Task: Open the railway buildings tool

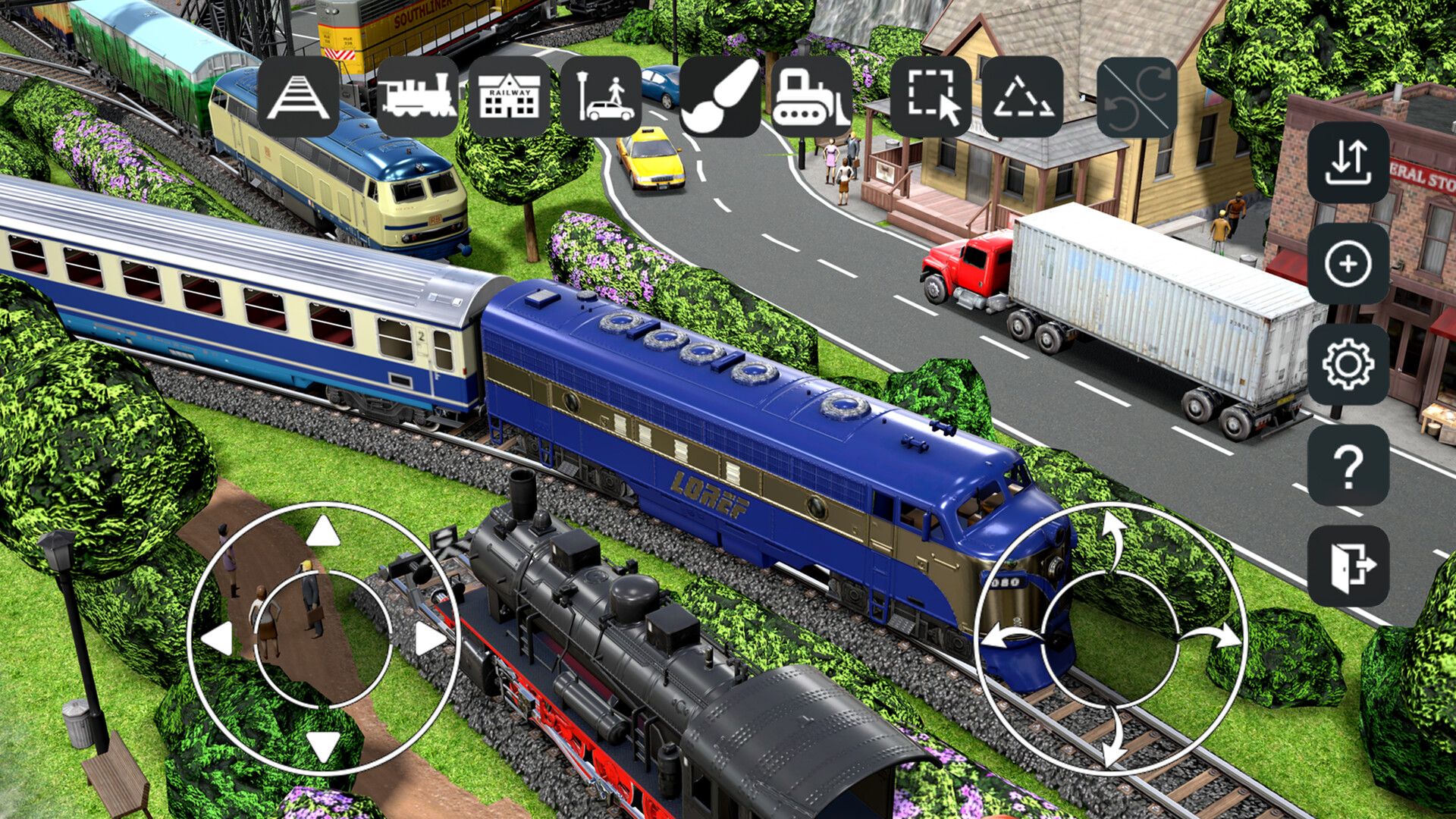Action: (508, 97)
